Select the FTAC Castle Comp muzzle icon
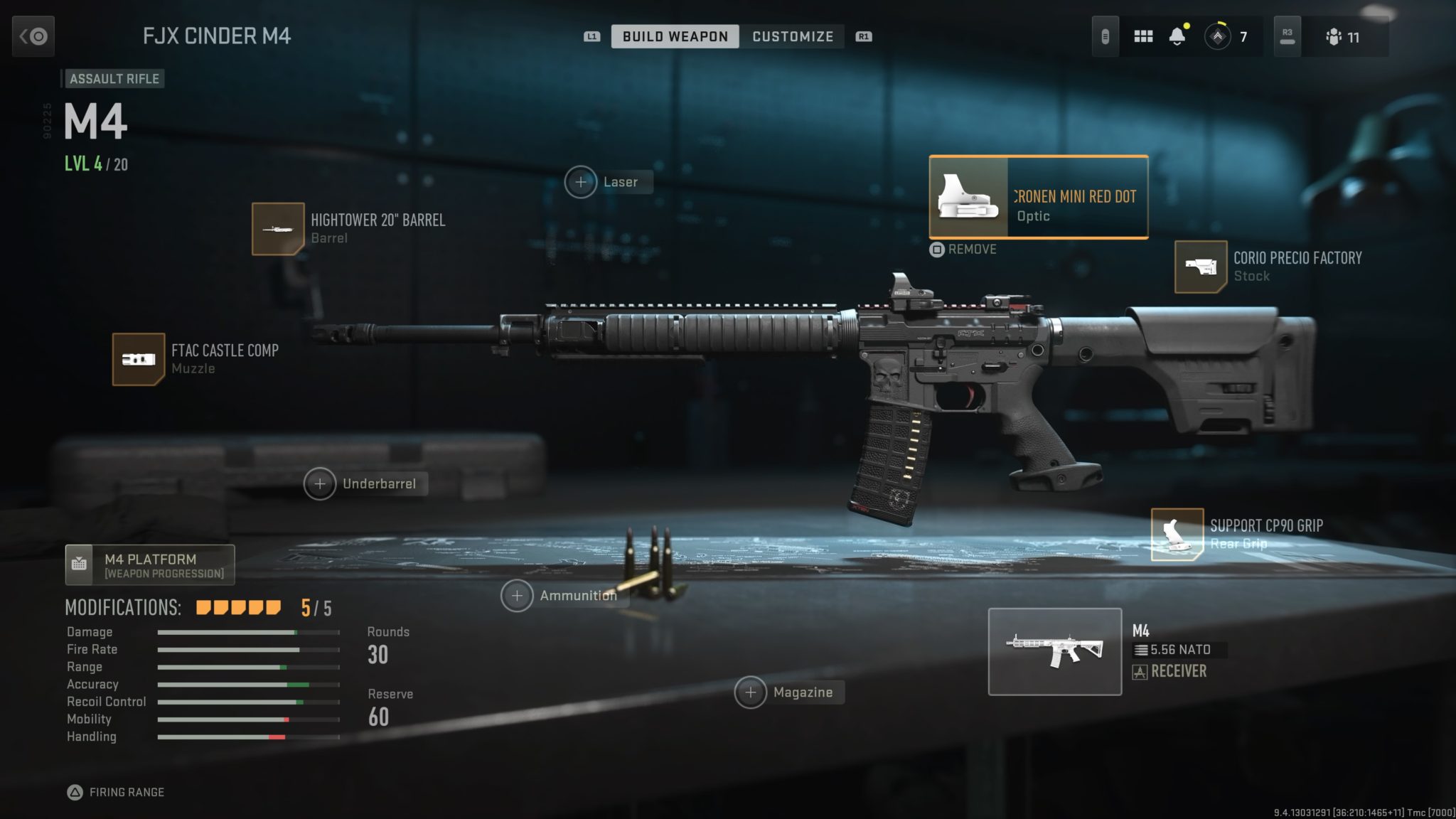The width and height of the screenshot is (1456, 819). point(139,358)
